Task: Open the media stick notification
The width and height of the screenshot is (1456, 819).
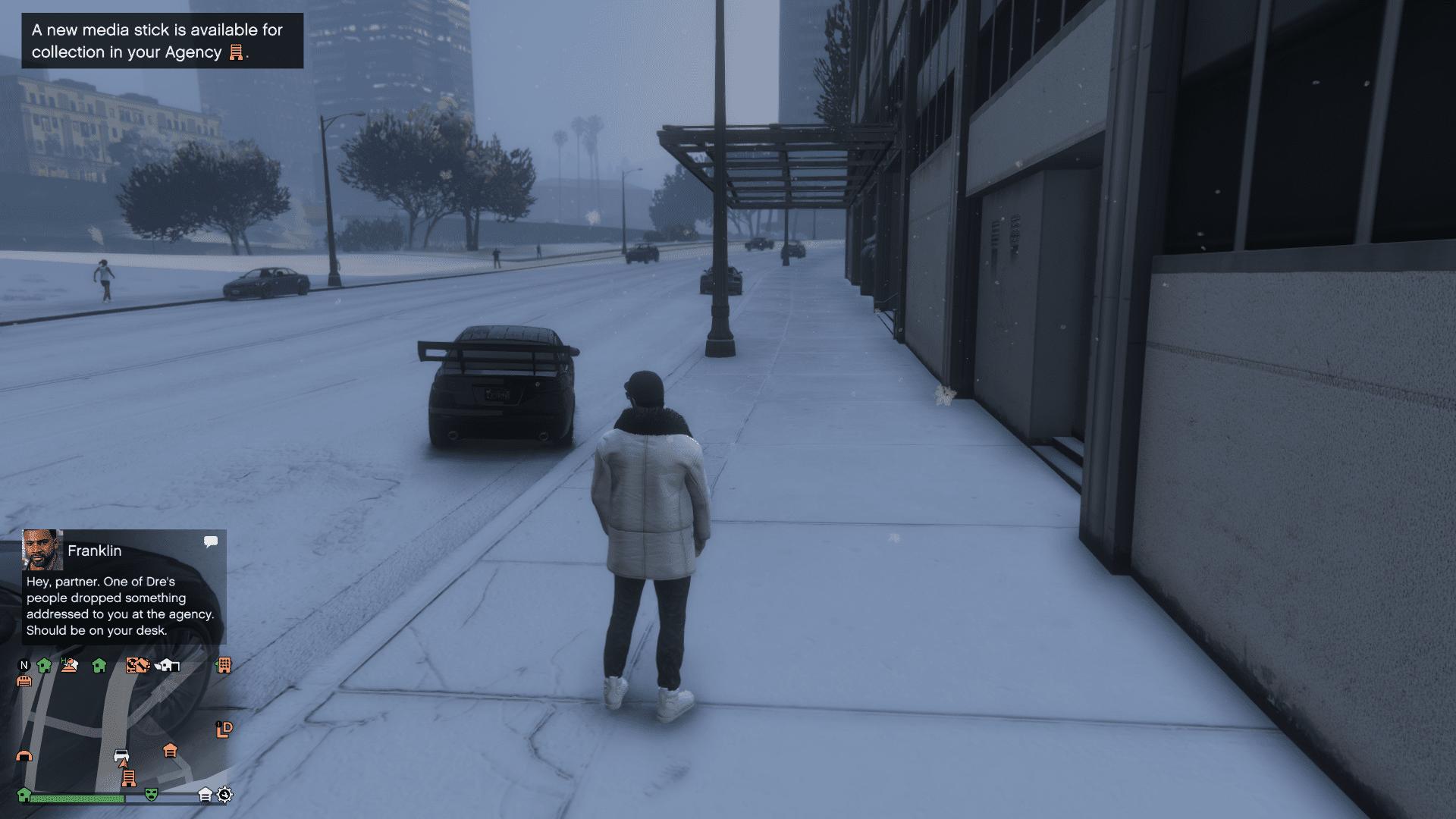Action: [162, 41]
